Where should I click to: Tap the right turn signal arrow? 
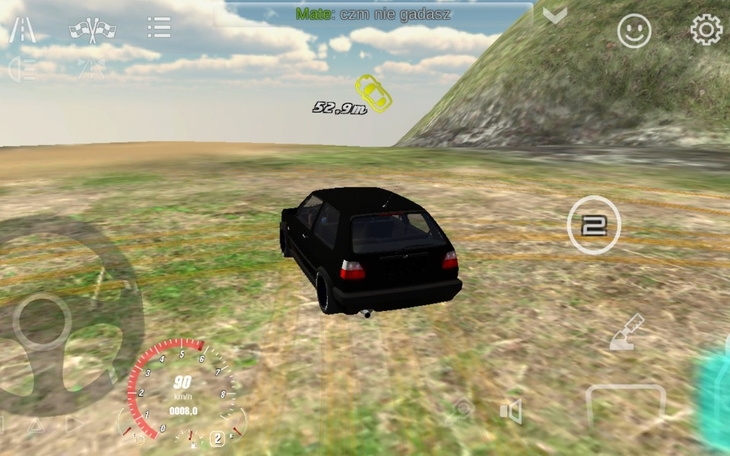click(75, 425)
